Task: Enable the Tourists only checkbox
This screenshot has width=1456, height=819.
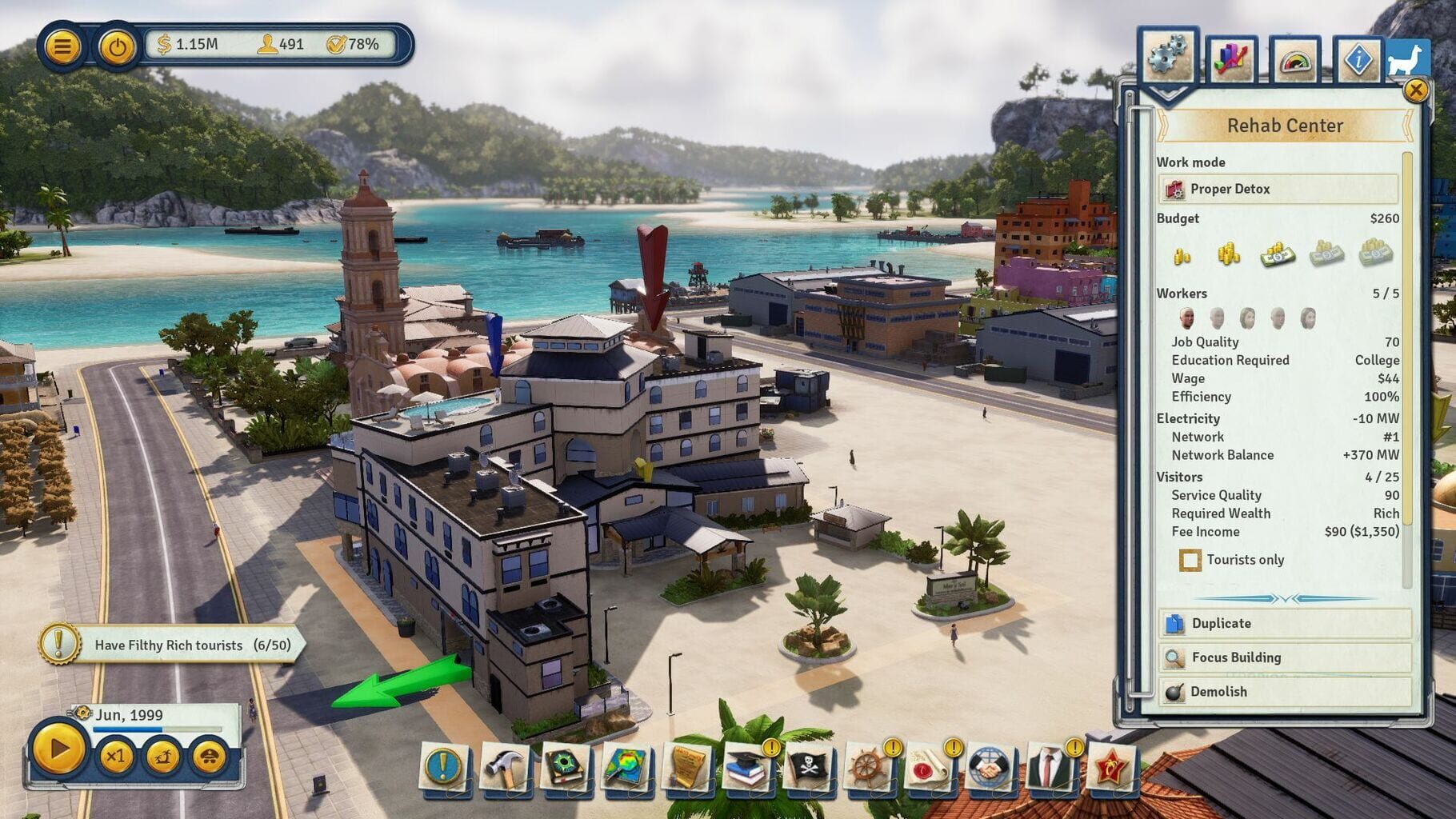Action: point(1191,560)
